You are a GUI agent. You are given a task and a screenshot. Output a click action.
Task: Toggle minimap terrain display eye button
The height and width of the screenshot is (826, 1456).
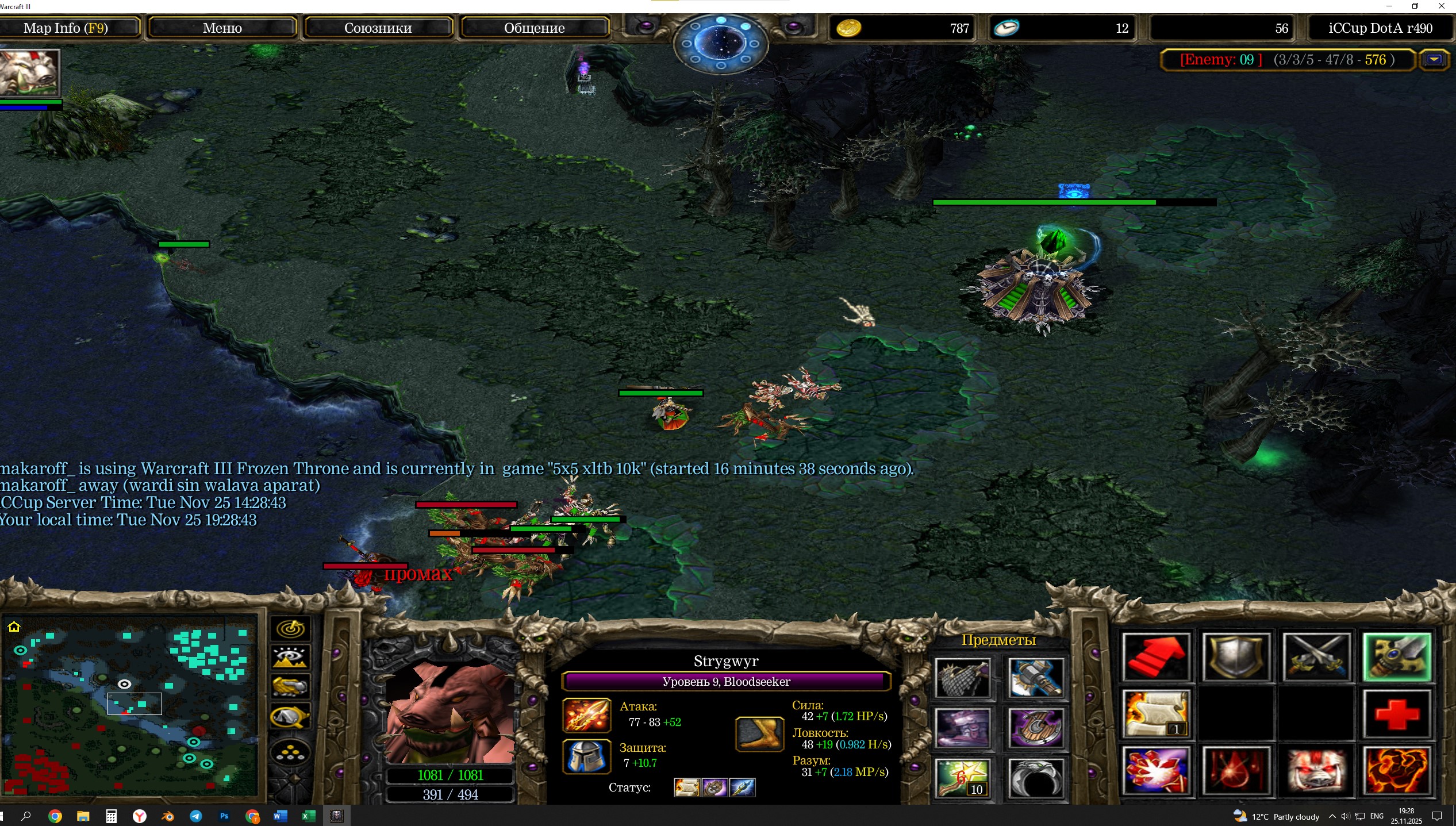tap(290, 657)
